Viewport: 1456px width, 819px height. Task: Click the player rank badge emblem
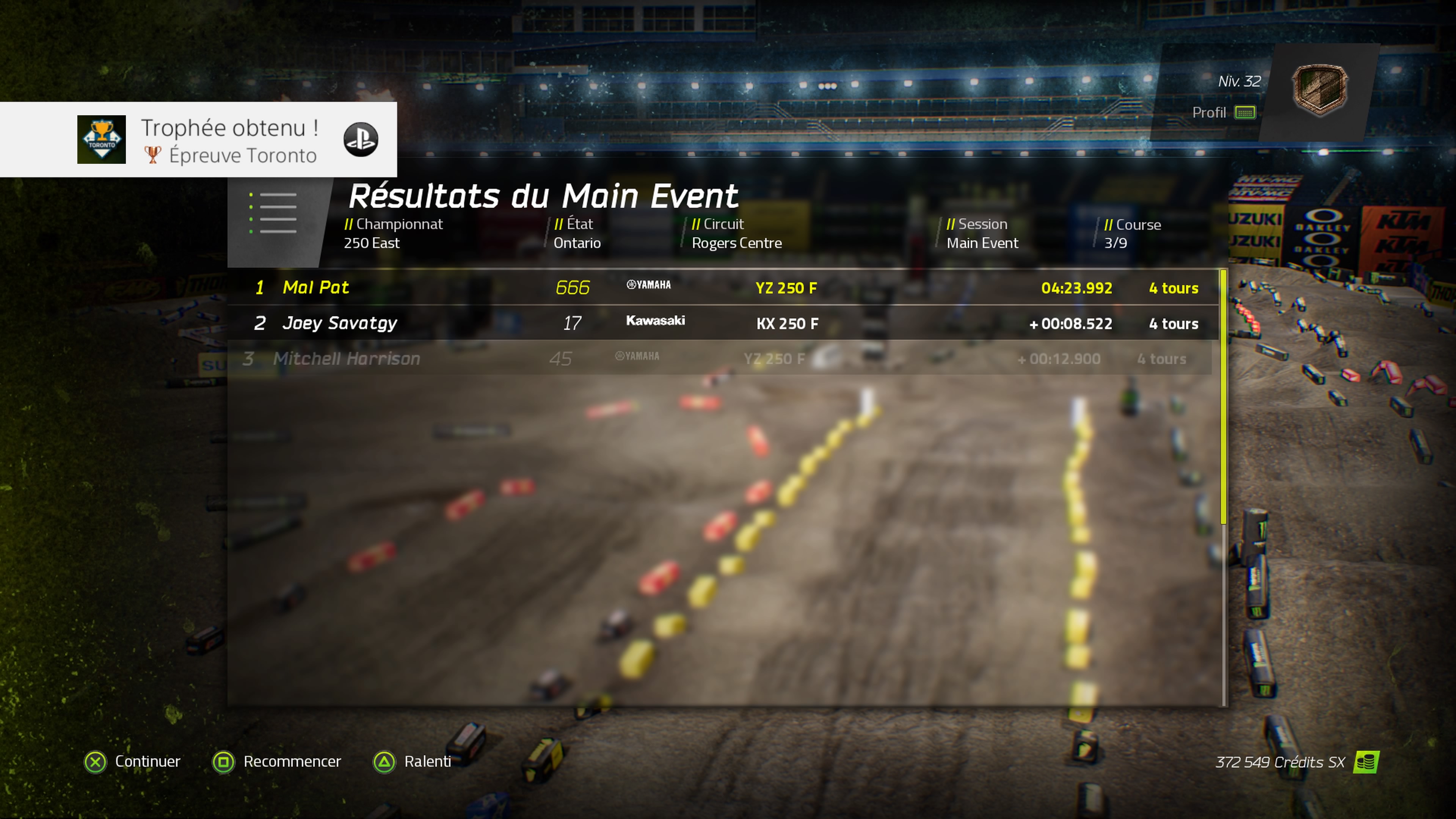(x=1319, y=90)
